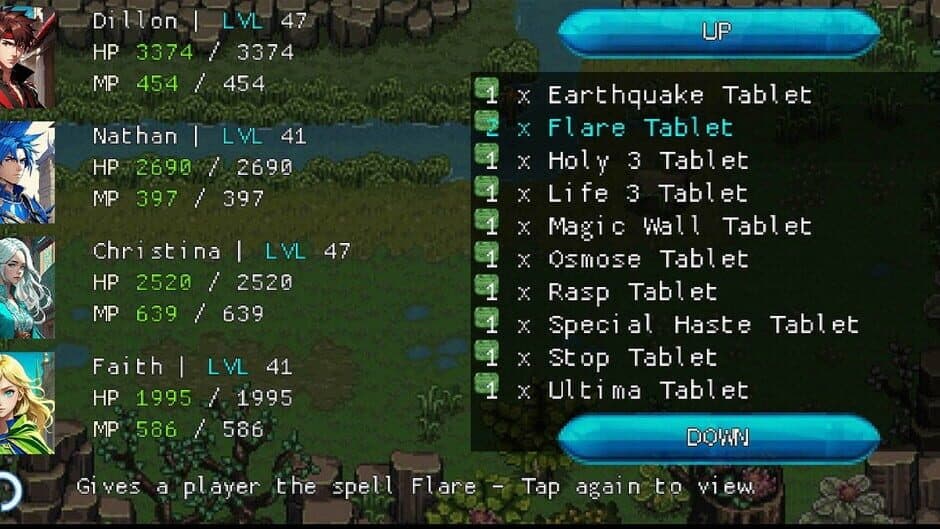Select the Life 3 Tablet item
Viewport: 940px width, 529px height.
click(648, 193)
